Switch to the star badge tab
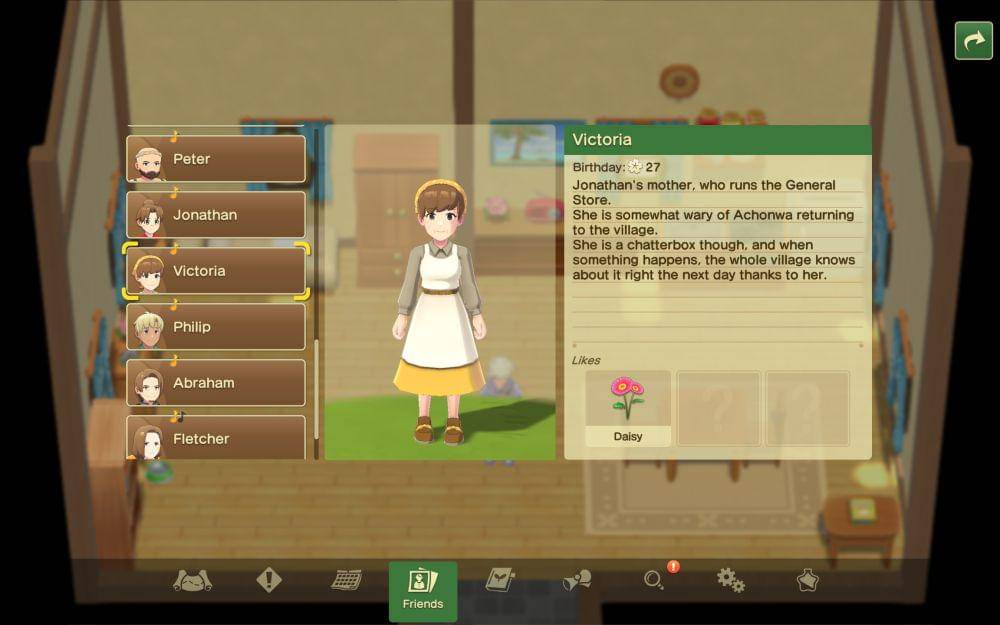Screen dimensions: 1000x625 pos(807,580)
